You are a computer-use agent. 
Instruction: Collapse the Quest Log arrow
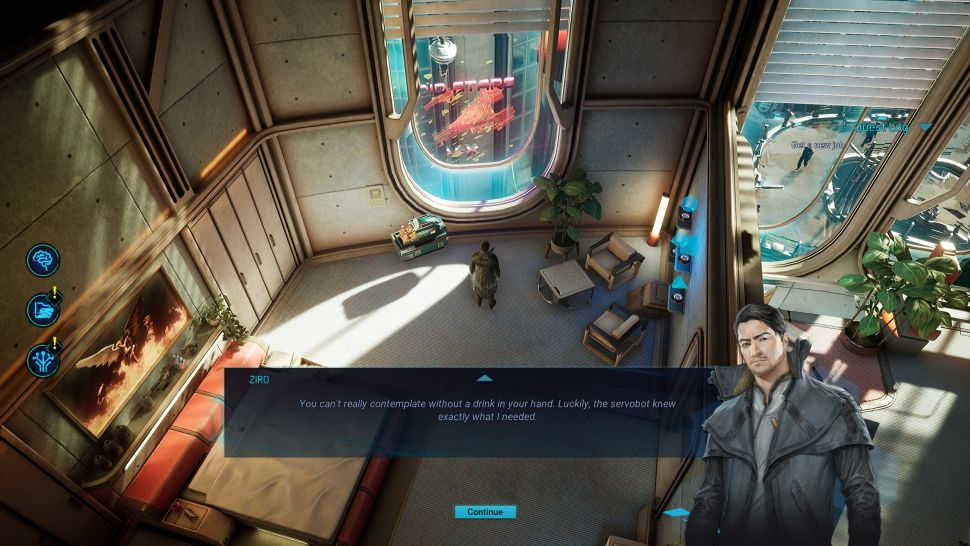(926, 127)
